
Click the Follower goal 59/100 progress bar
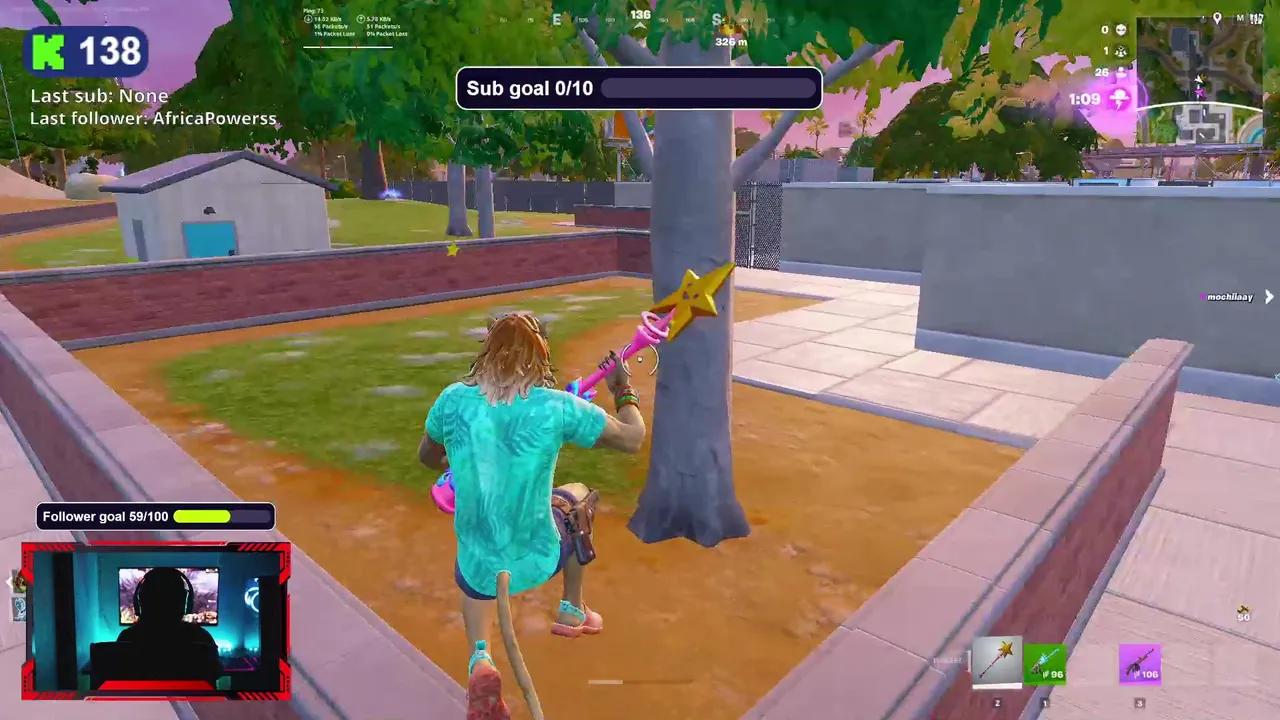154,516
